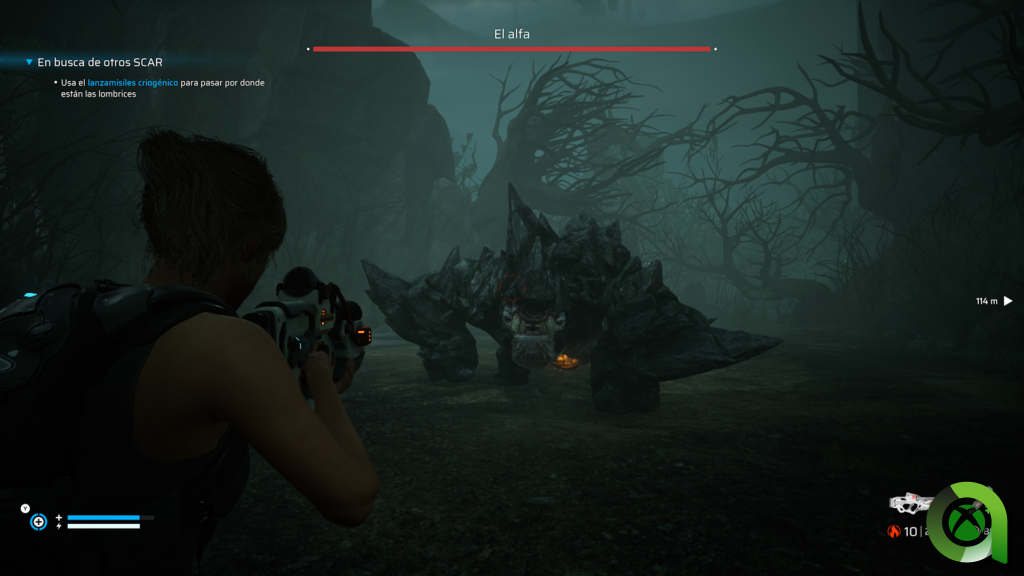Activate the blue healing ability icon
This screenshot has height=576, width=1024.
click(39, 521)
